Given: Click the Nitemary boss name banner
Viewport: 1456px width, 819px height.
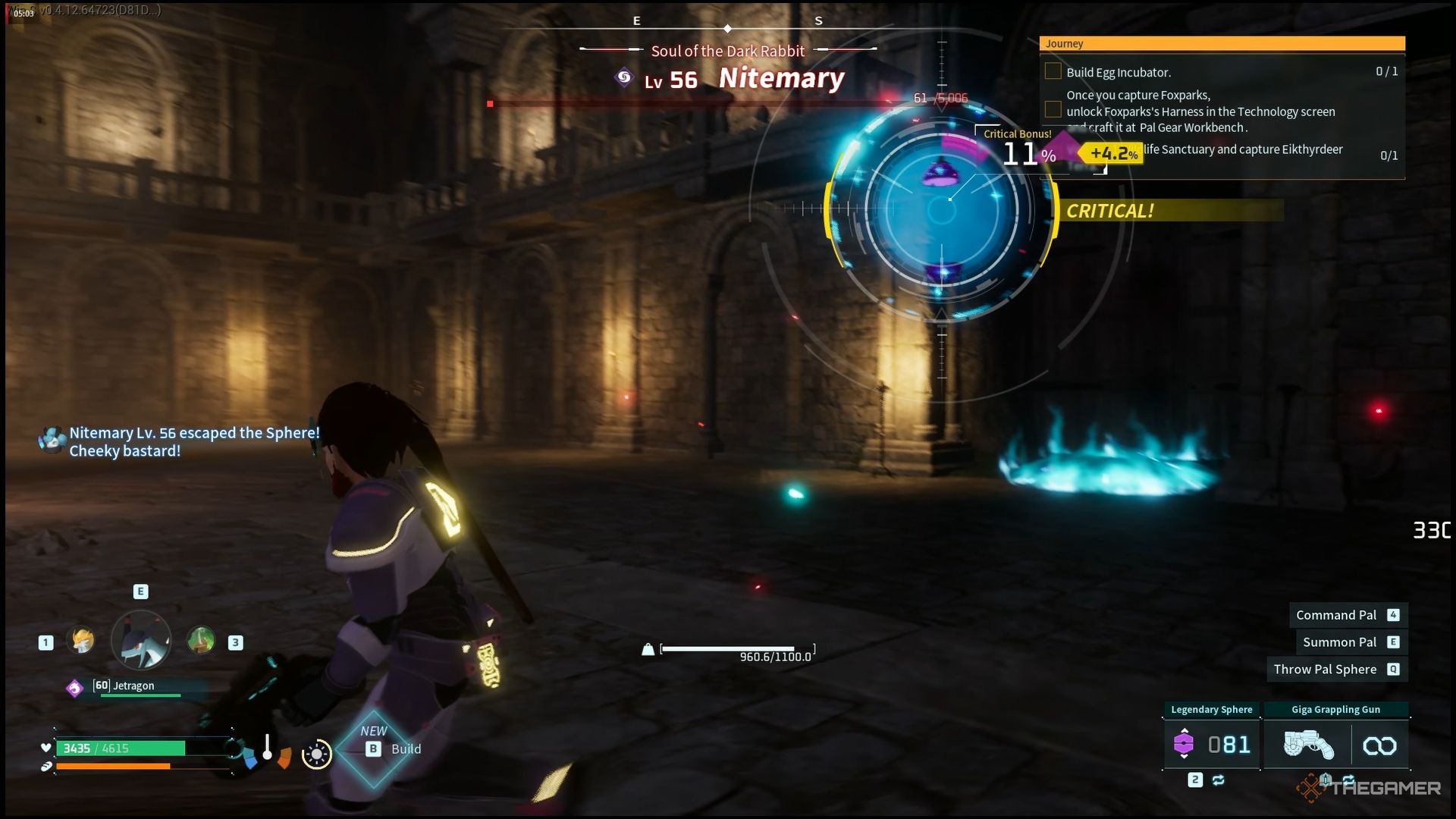Looking at the screenshot, I should (780, 78).
